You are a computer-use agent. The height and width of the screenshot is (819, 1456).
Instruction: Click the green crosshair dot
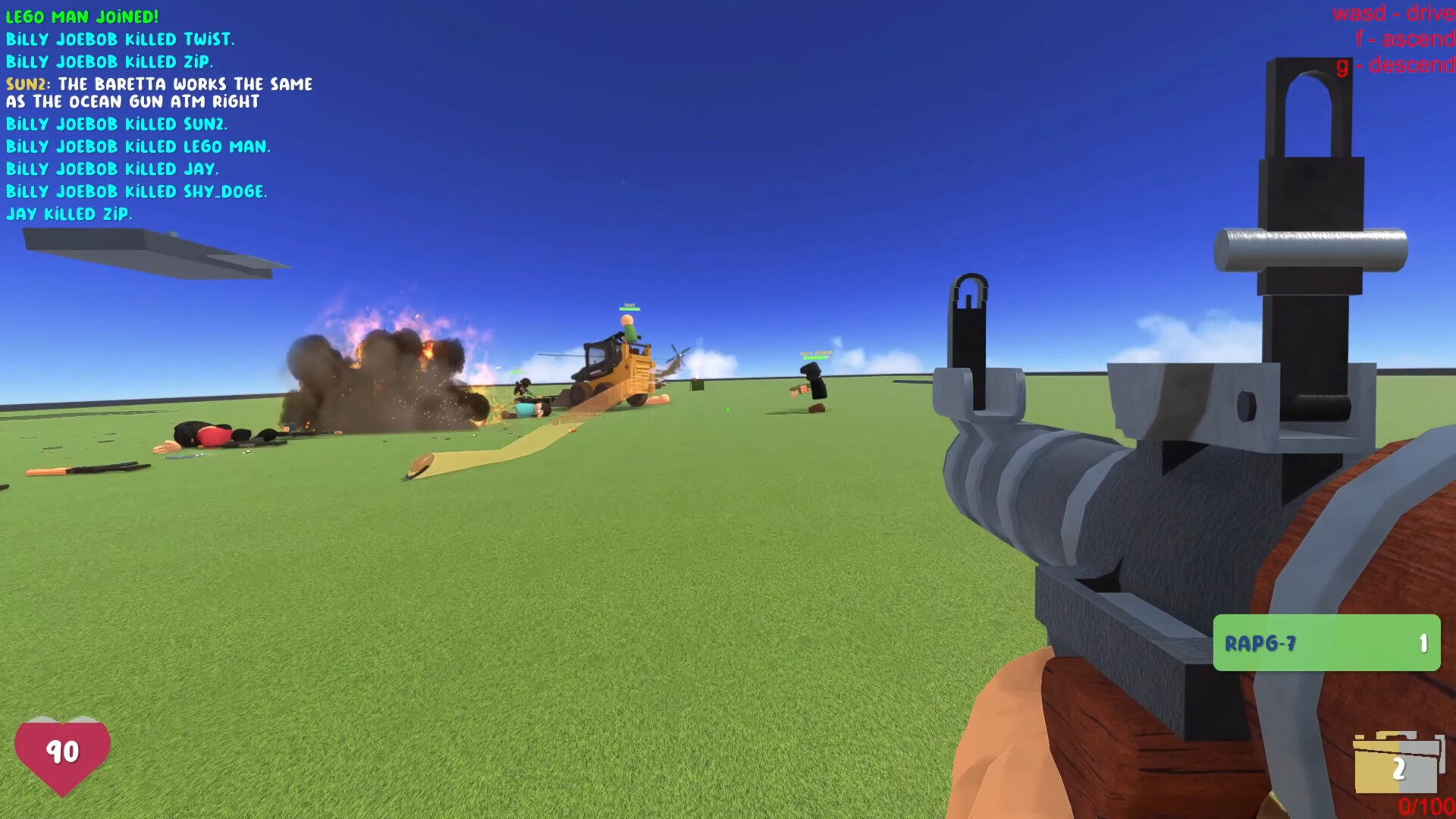pyautogui.click(x=727, y=409)
